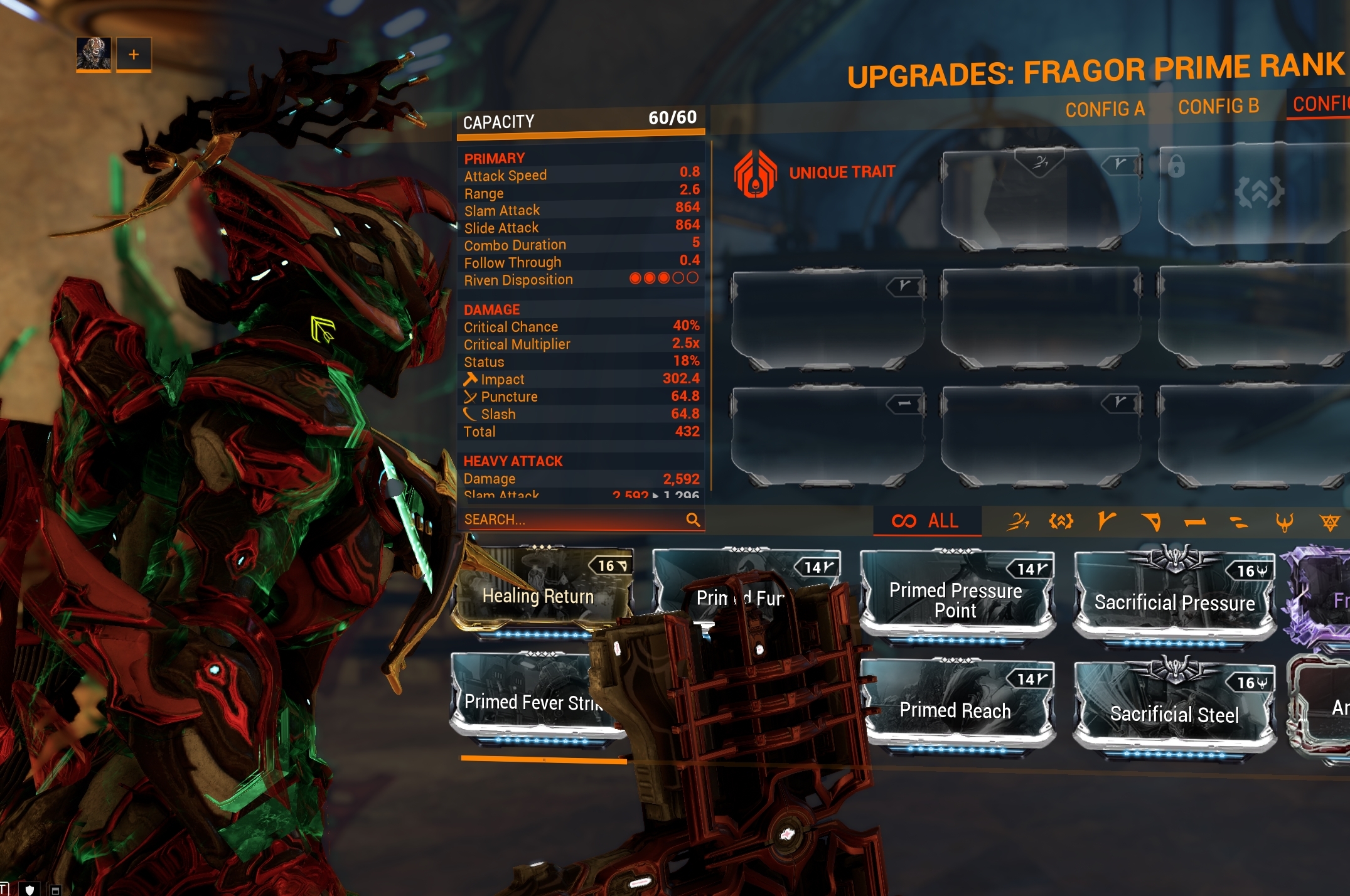Image resolution: width=1350 pixels, height=896 pixels.
Task: Click inside the SEARCH text field
Action: (565, 520)
